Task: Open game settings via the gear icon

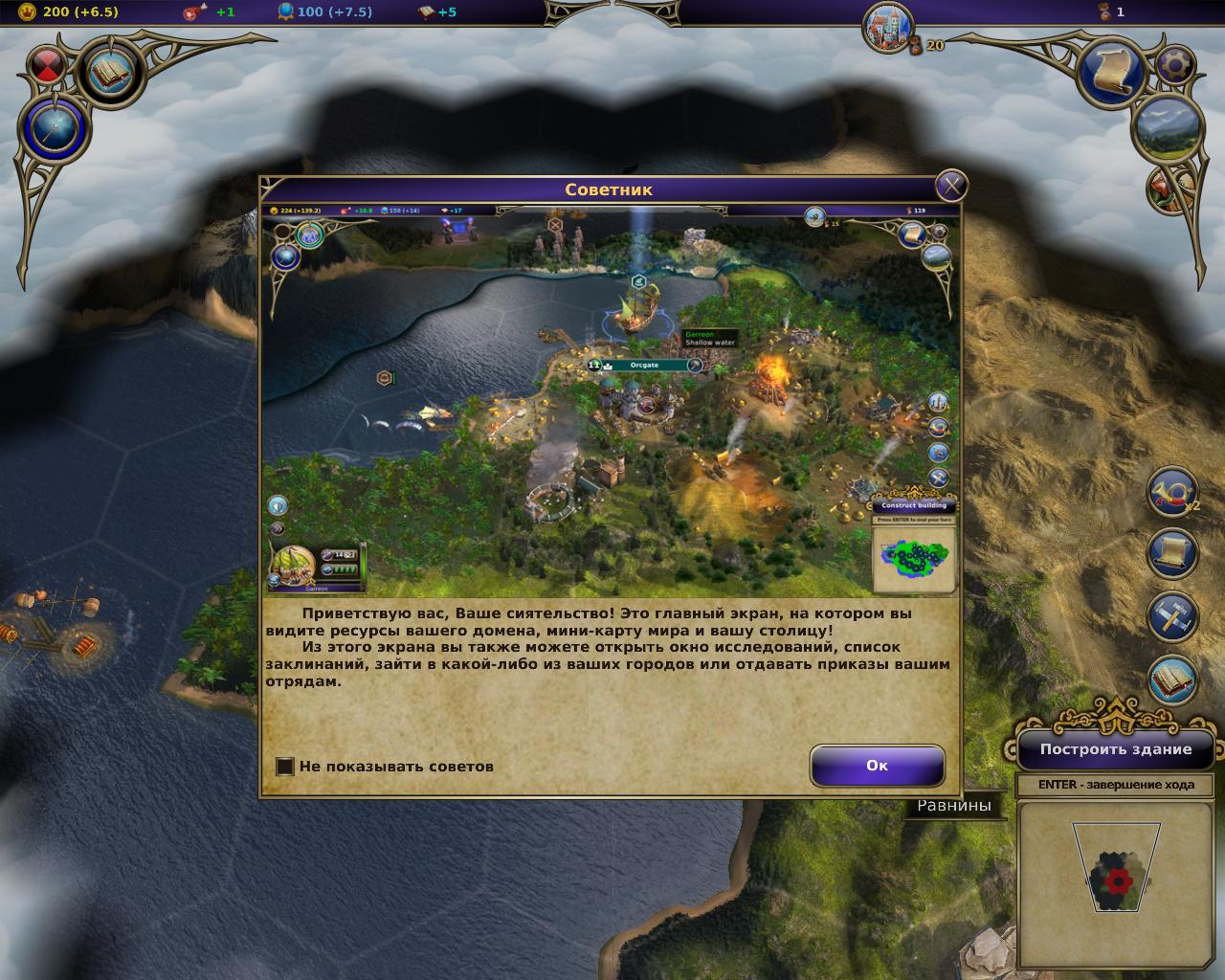Action: pyautogui.click(x=1175, y=65)
